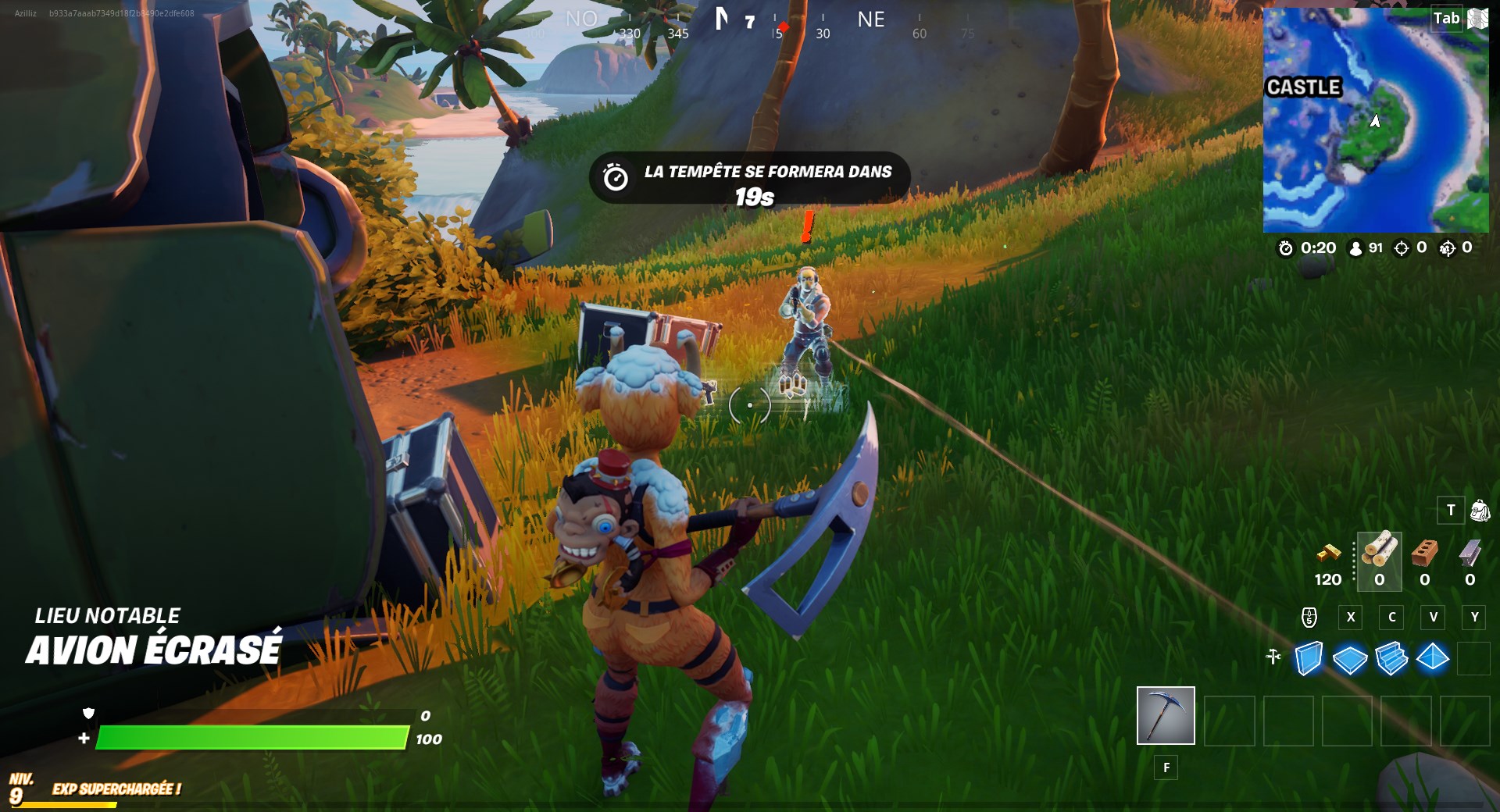Select the pickaxe in the F hotbar slot

[x=1165, y=714]
